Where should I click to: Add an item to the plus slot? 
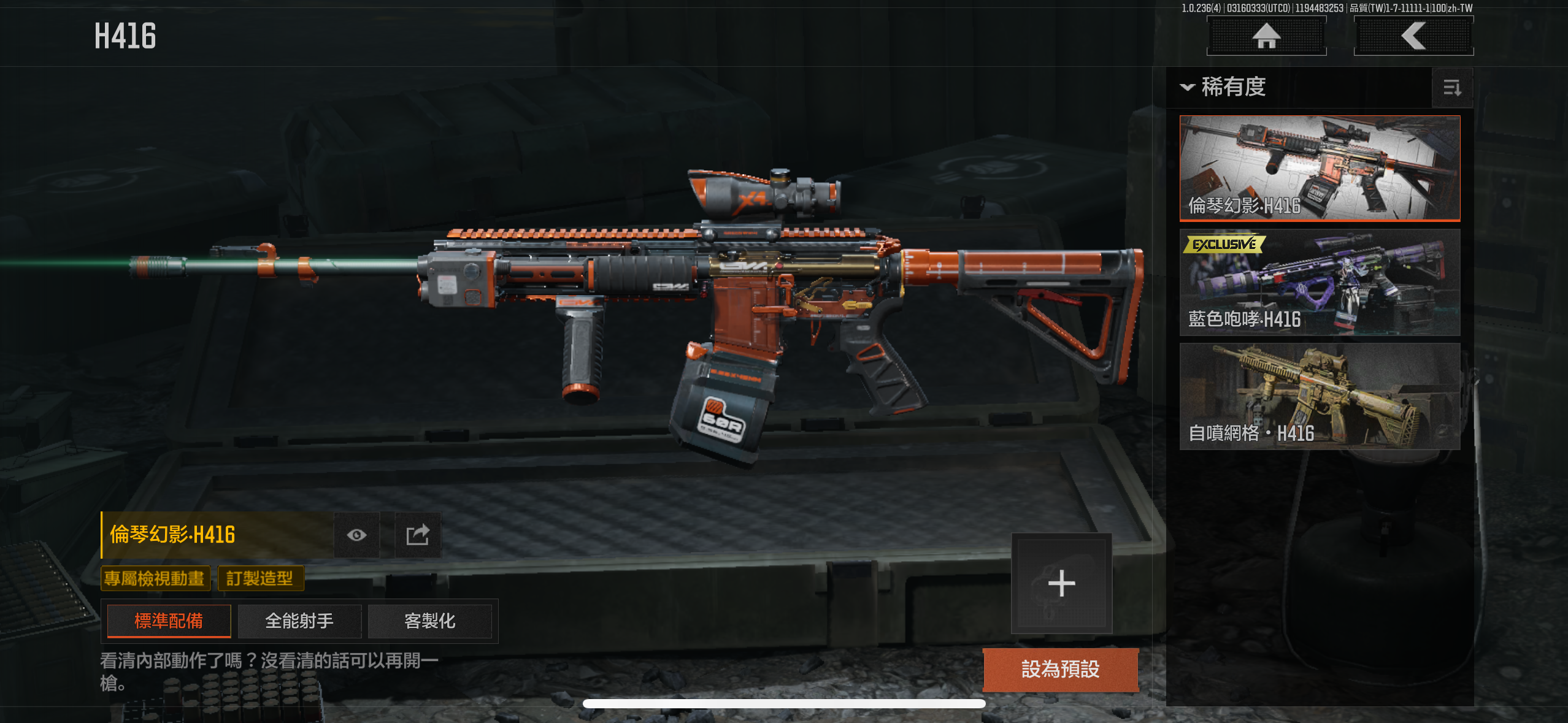[x=1061, y=583]
